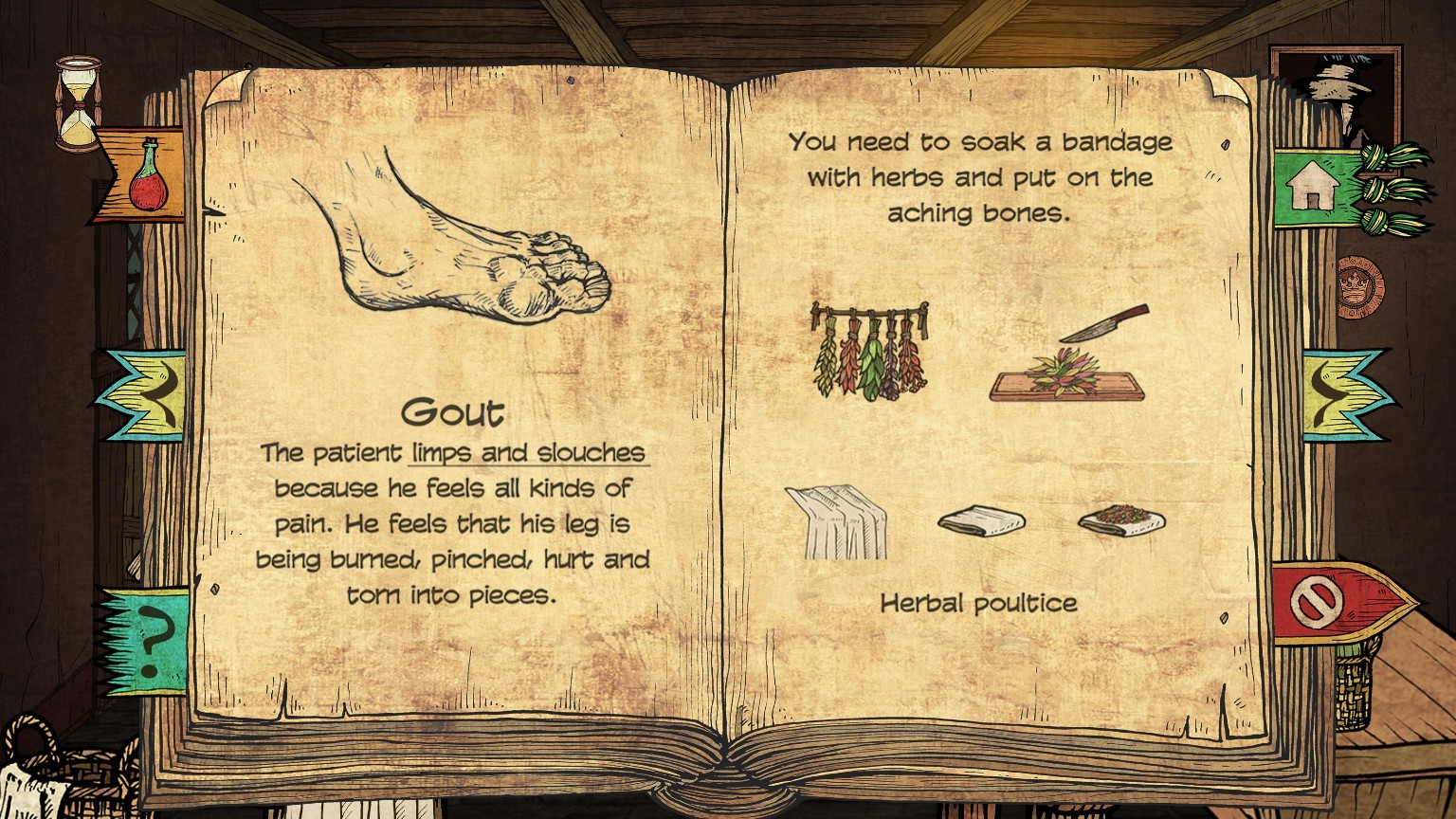The width and height of the screenshot is (1456, 819).
Task: Open the red potion flask bookmark
Action: [x=145, y=176]
